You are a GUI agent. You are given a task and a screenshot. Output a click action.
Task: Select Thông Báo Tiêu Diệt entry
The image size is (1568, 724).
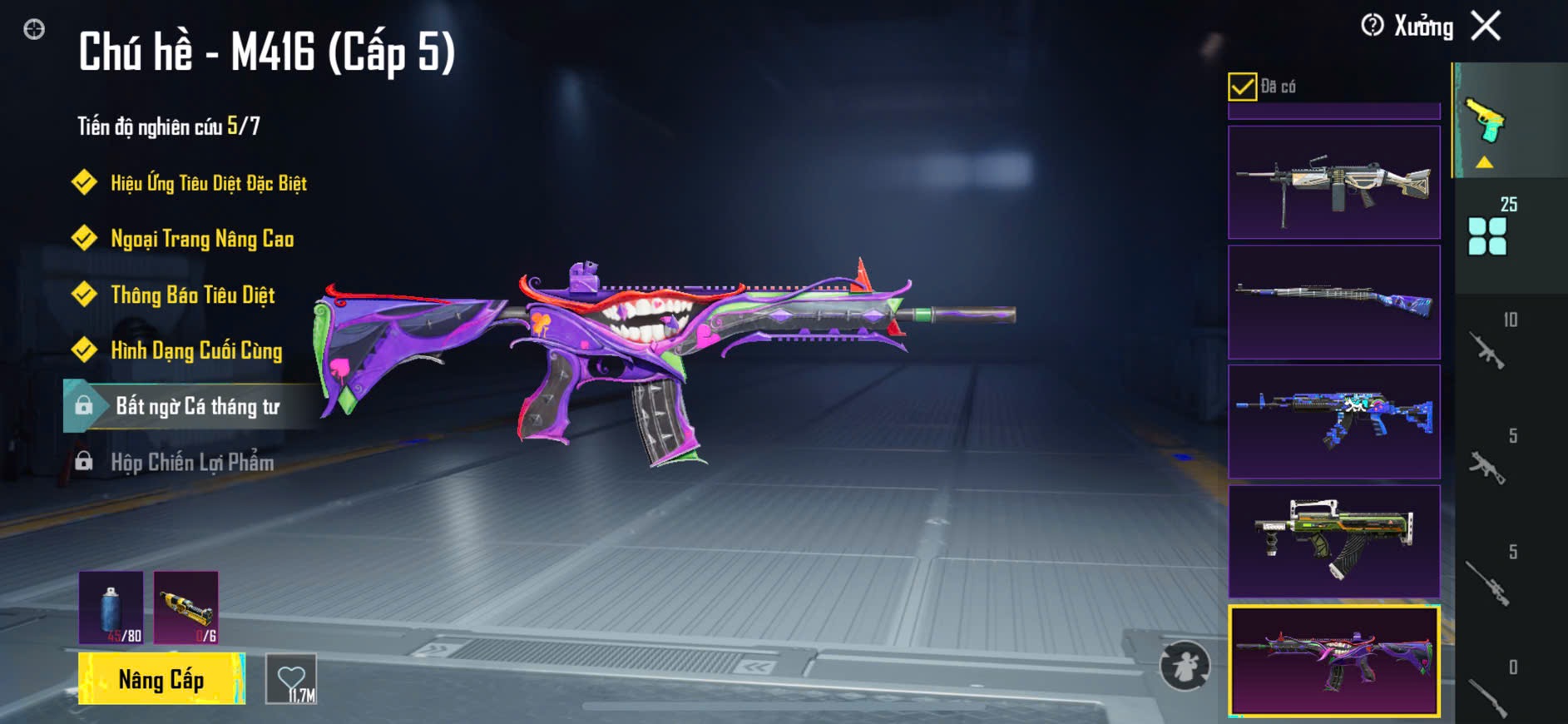coord(192,295)
